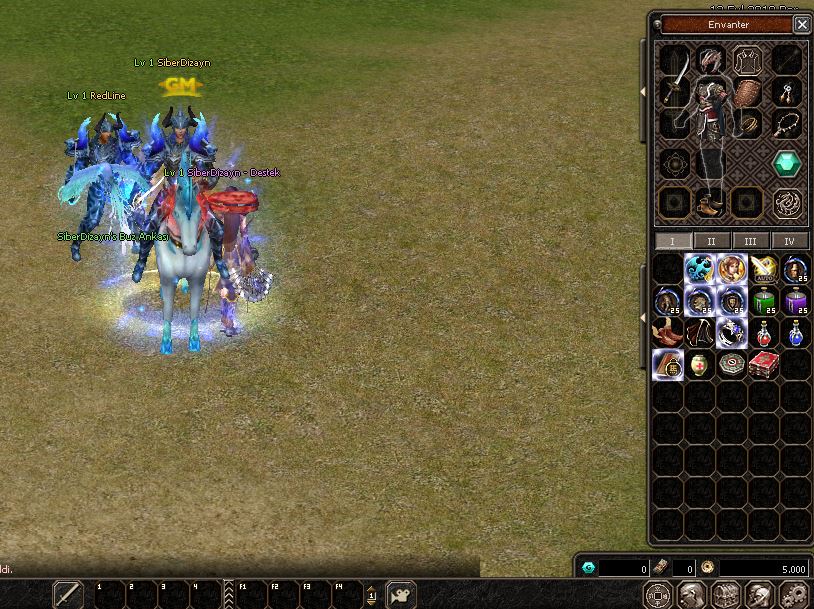814x609 pixels.
Task: Select the equipped boots slot
Action: tap(710, 203)
